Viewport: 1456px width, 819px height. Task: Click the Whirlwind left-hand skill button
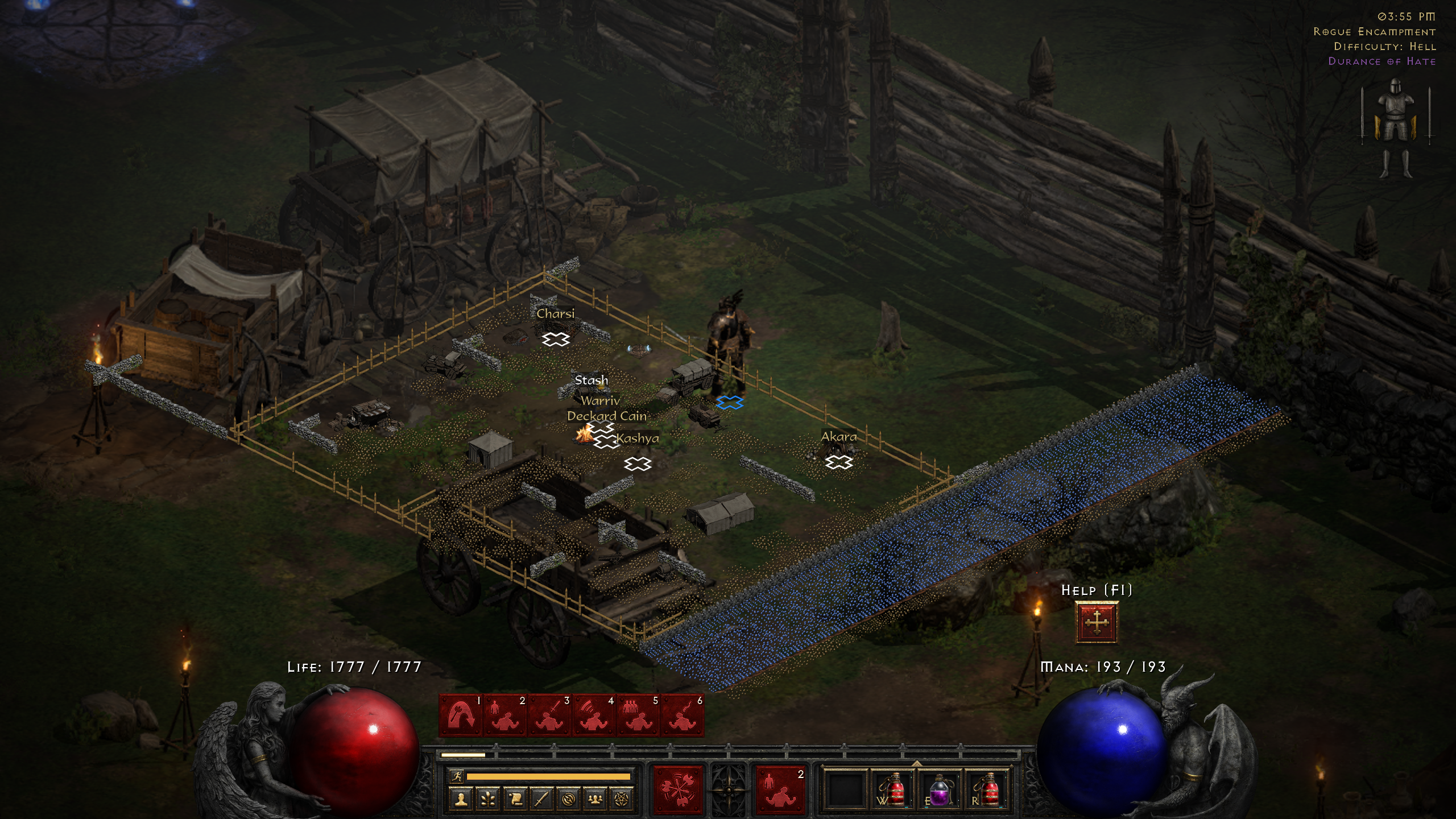[678, 789]
